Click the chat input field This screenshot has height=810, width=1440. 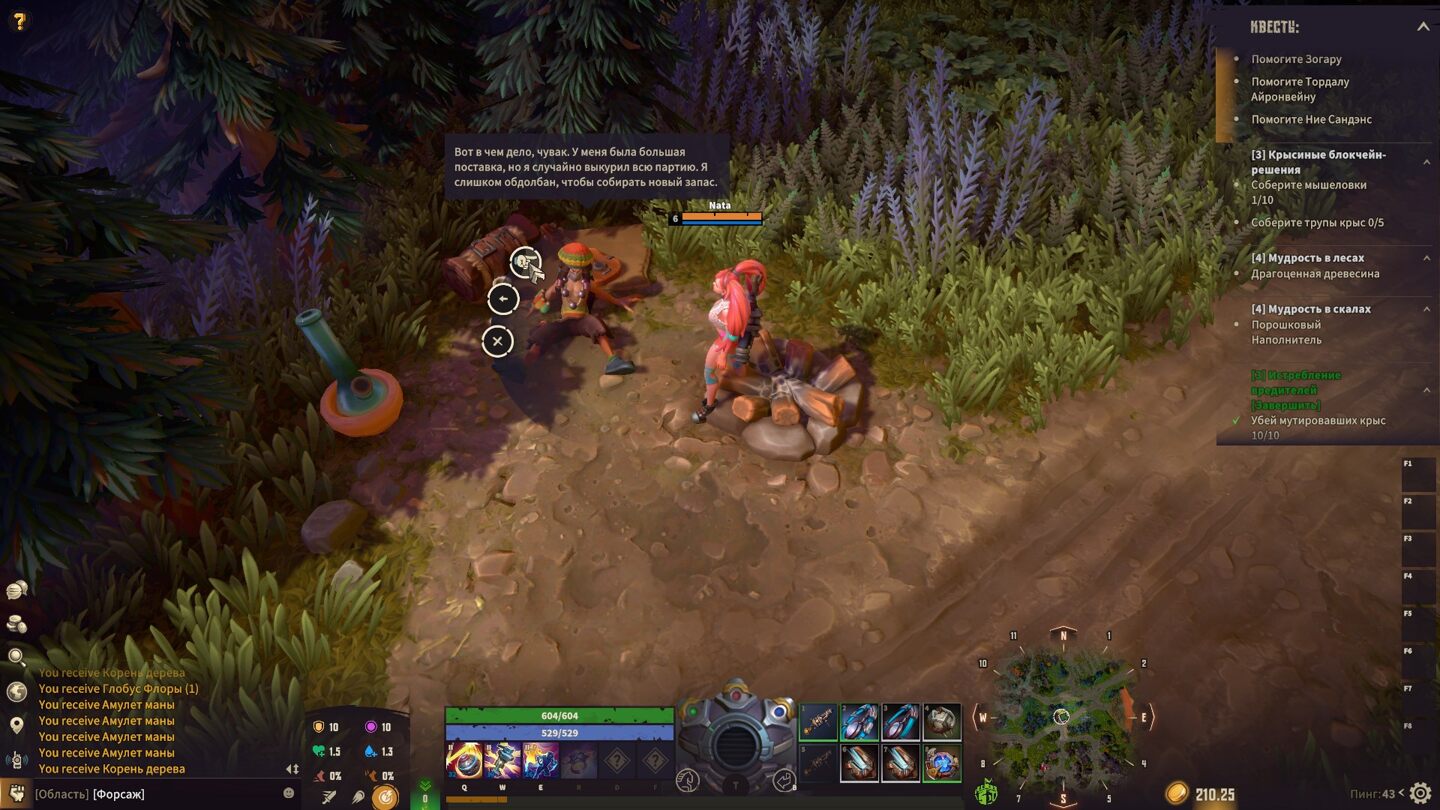(x=160, y=794)
